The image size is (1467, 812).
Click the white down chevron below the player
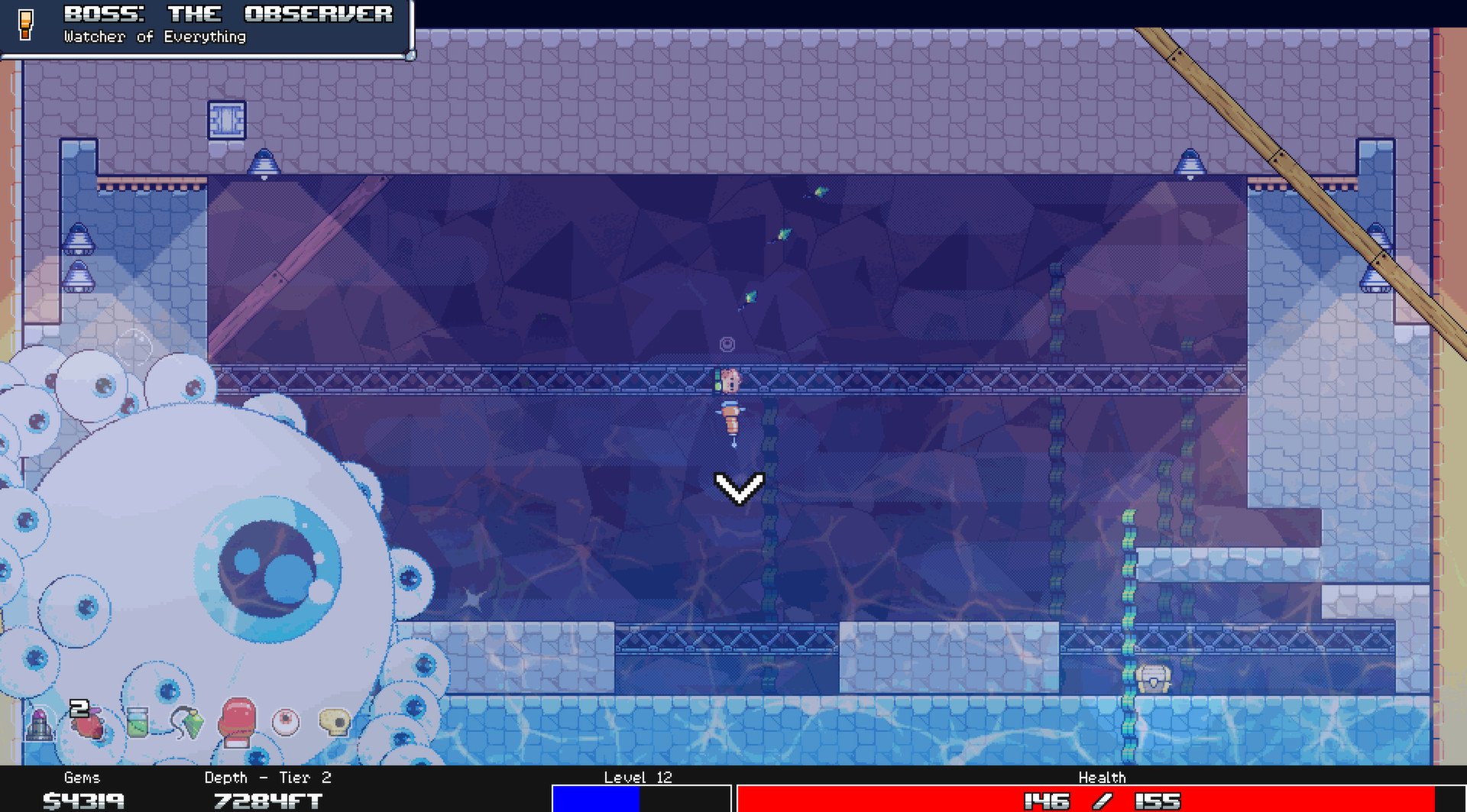tap(737, 490)
